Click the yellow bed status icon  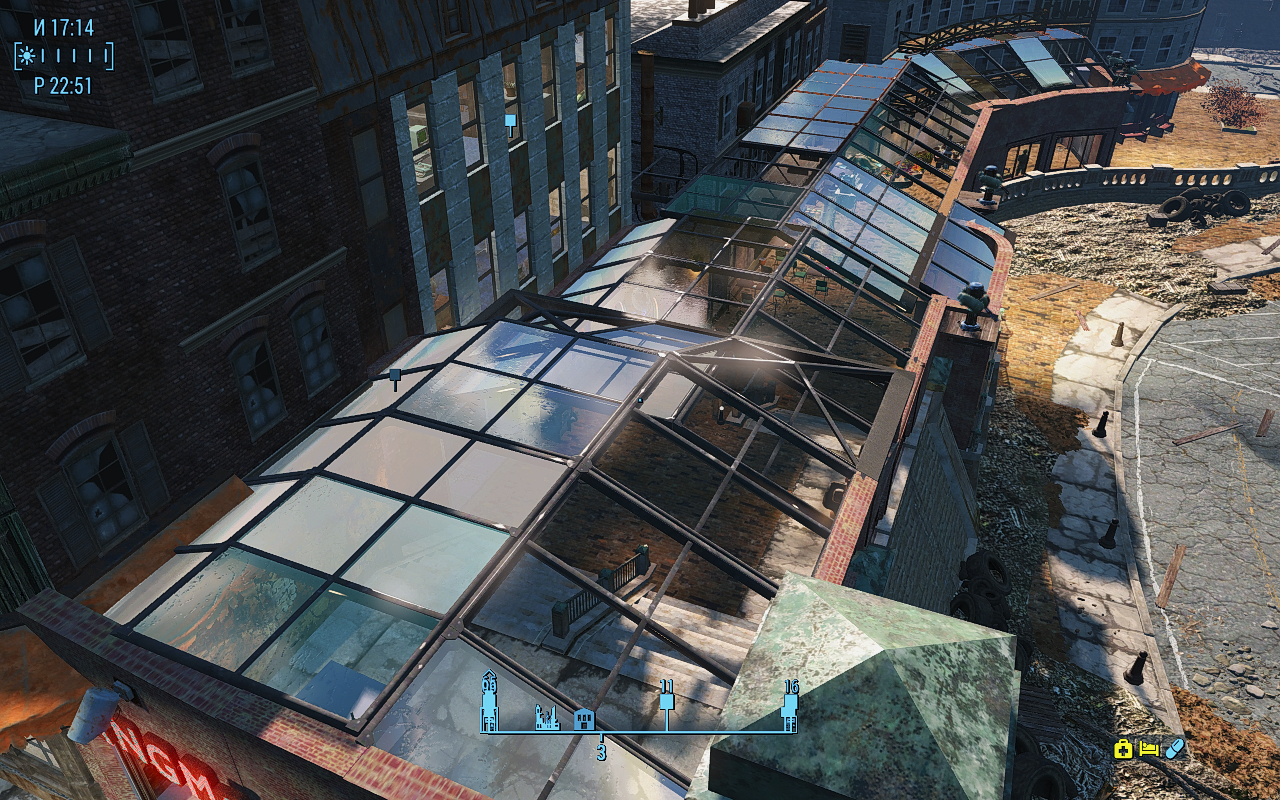click(x=1149, y=748)
